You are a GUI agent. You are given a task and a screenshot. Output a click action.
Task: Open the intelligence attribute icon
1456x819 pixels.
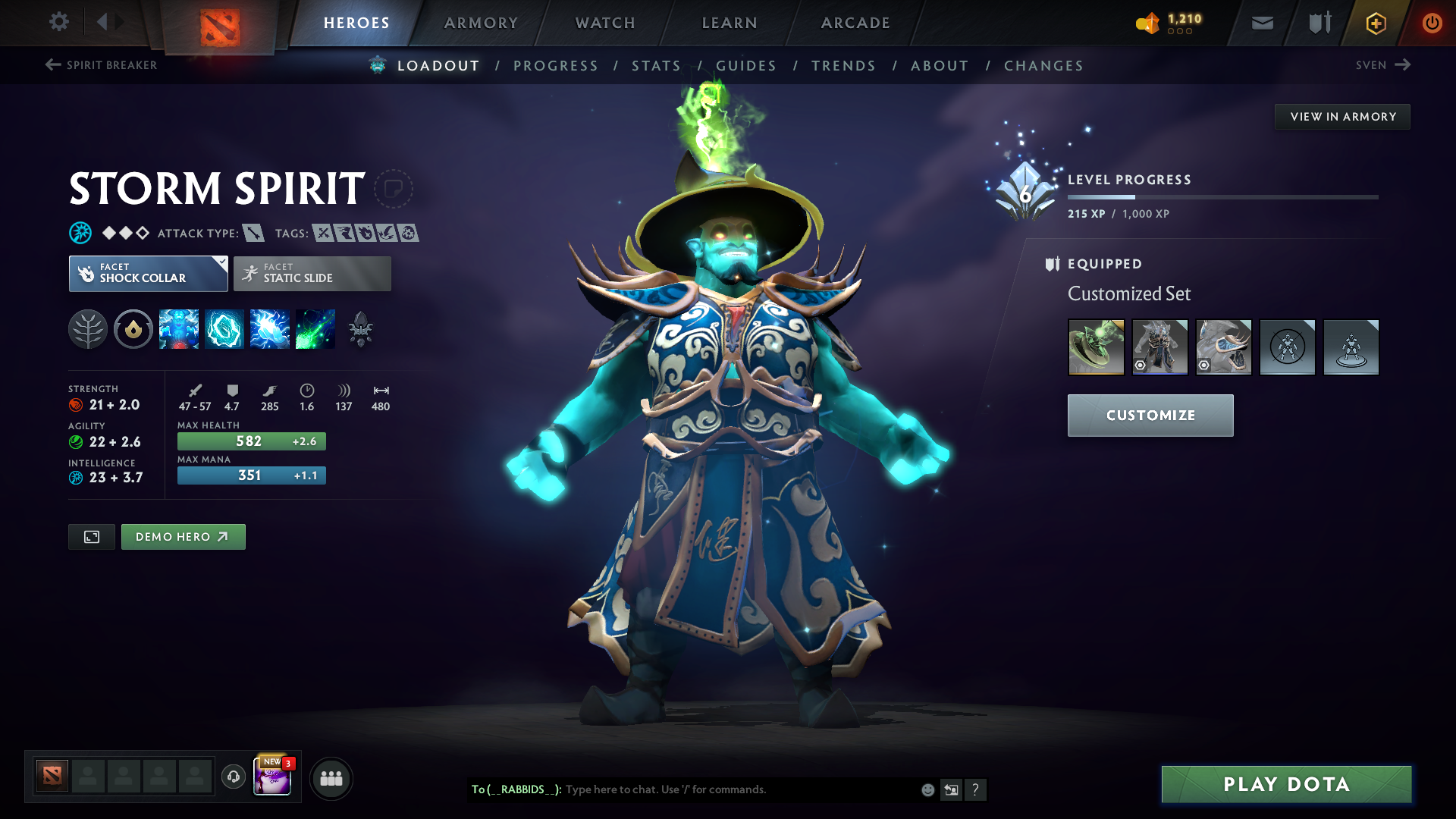tap(77, 478)
